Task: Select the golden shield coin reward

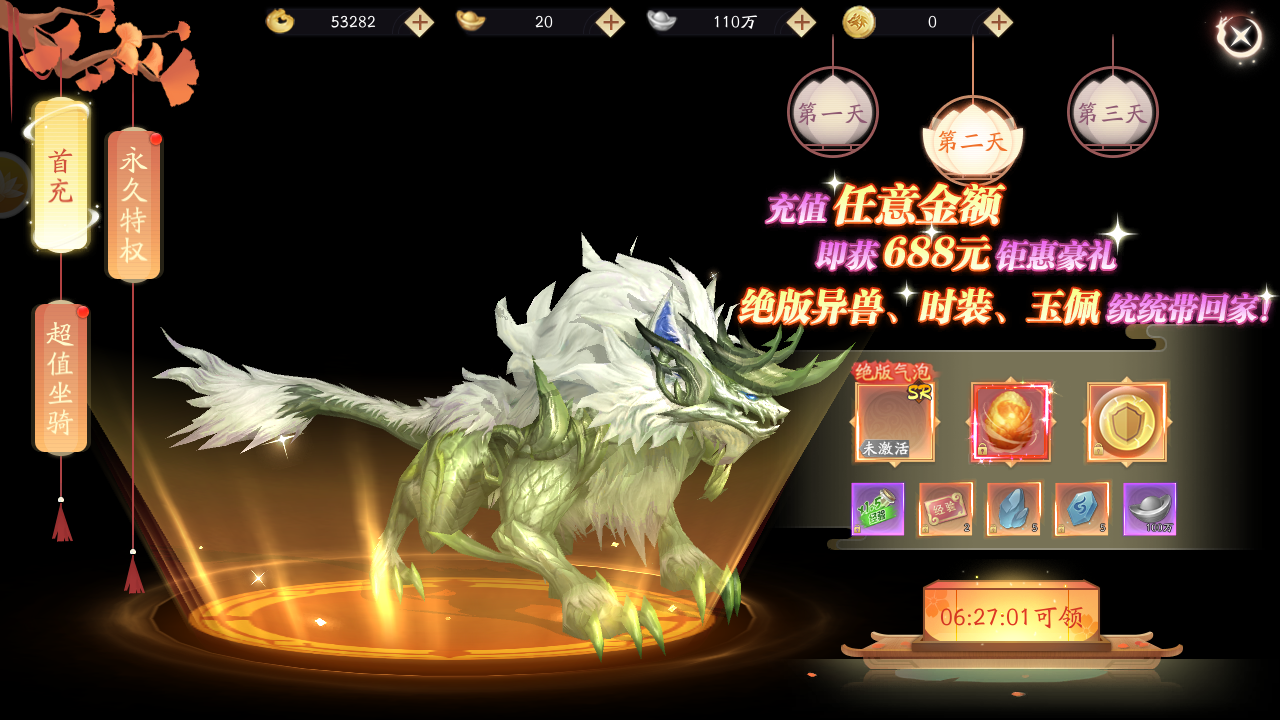Action: coord(1127,421)
